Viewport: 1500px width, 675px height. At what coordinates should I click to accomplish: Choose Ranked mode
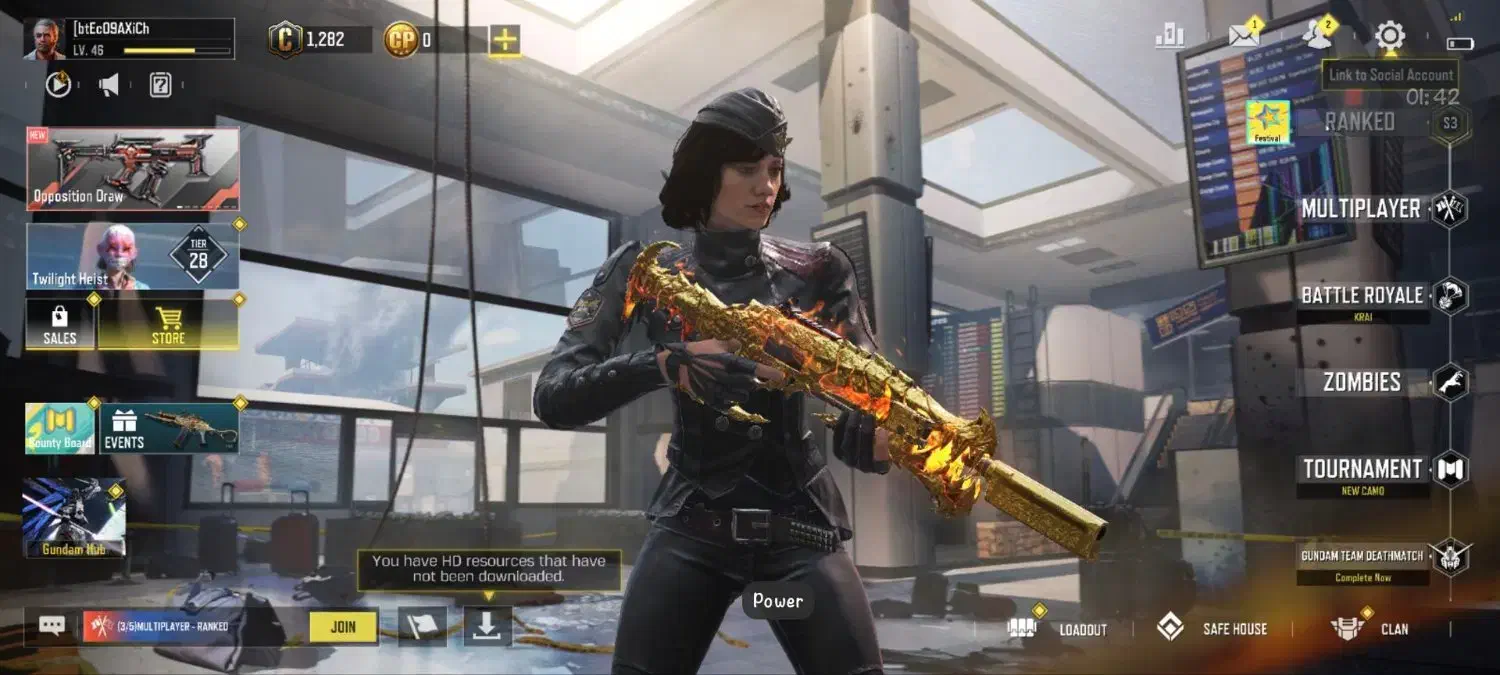1360,122
